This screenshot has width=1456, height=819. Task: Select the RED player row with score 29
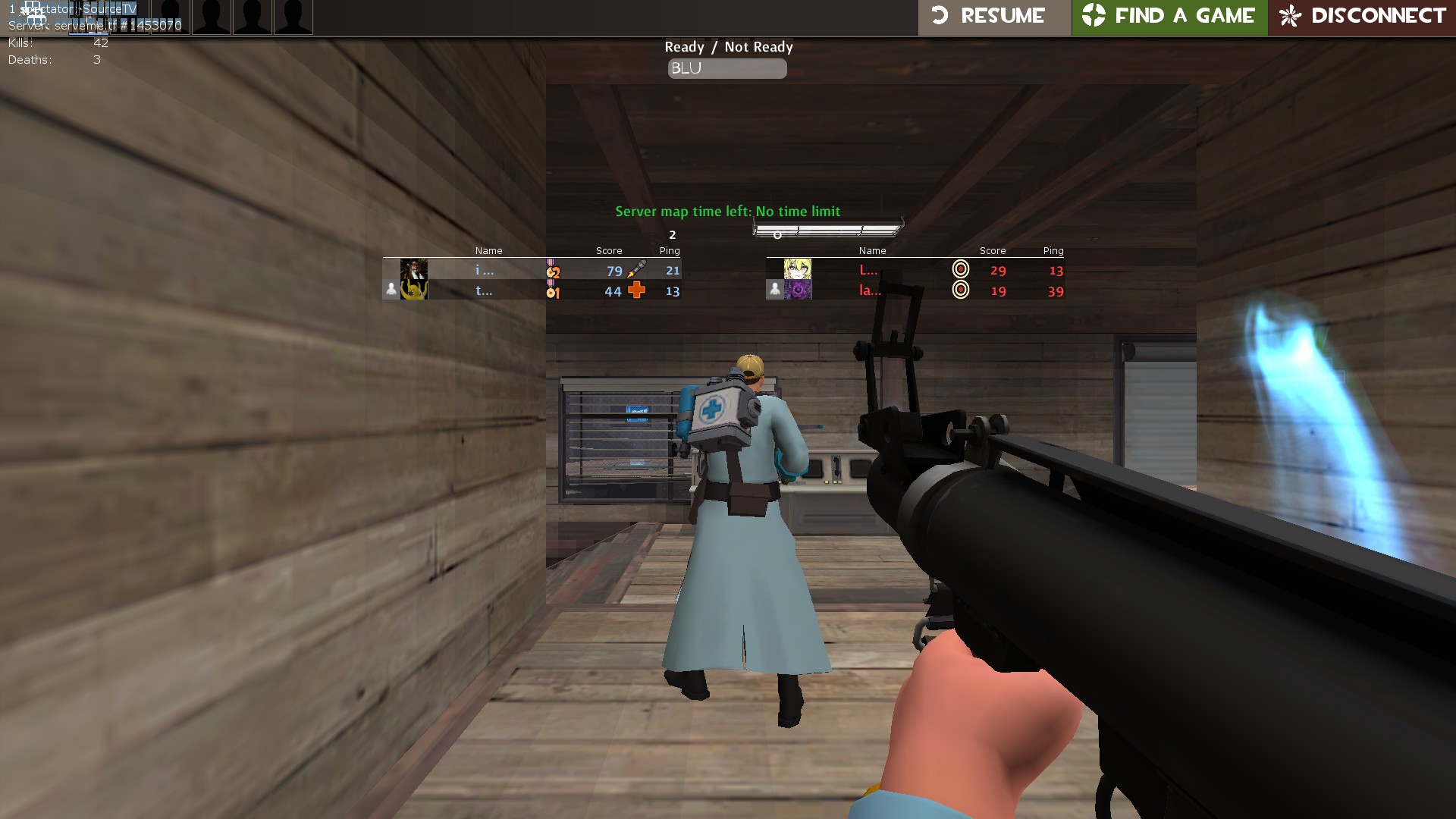(x=915, y=270)
